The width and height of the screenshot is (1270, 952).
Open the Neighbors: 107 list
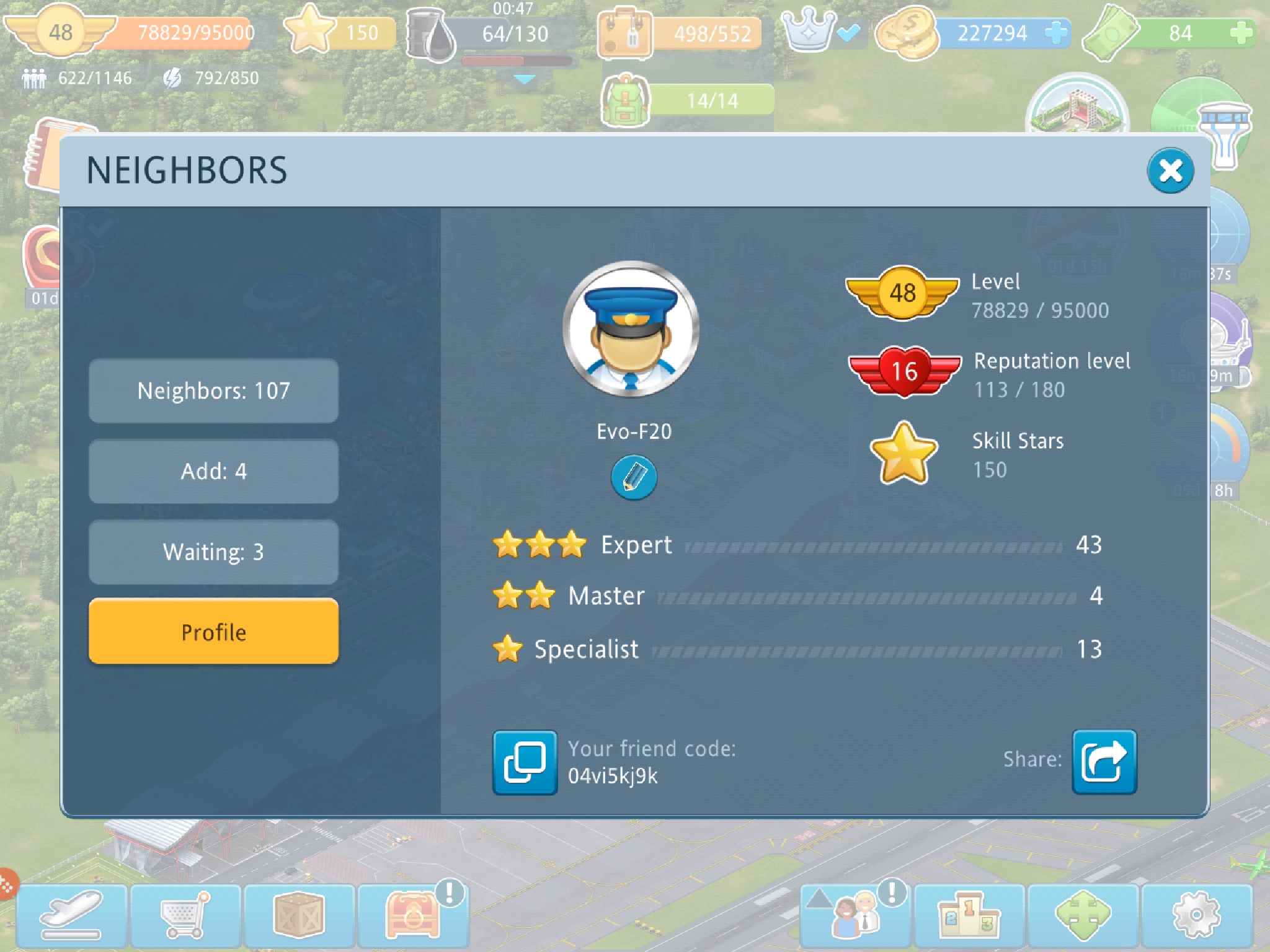click(x=213, y=391)
